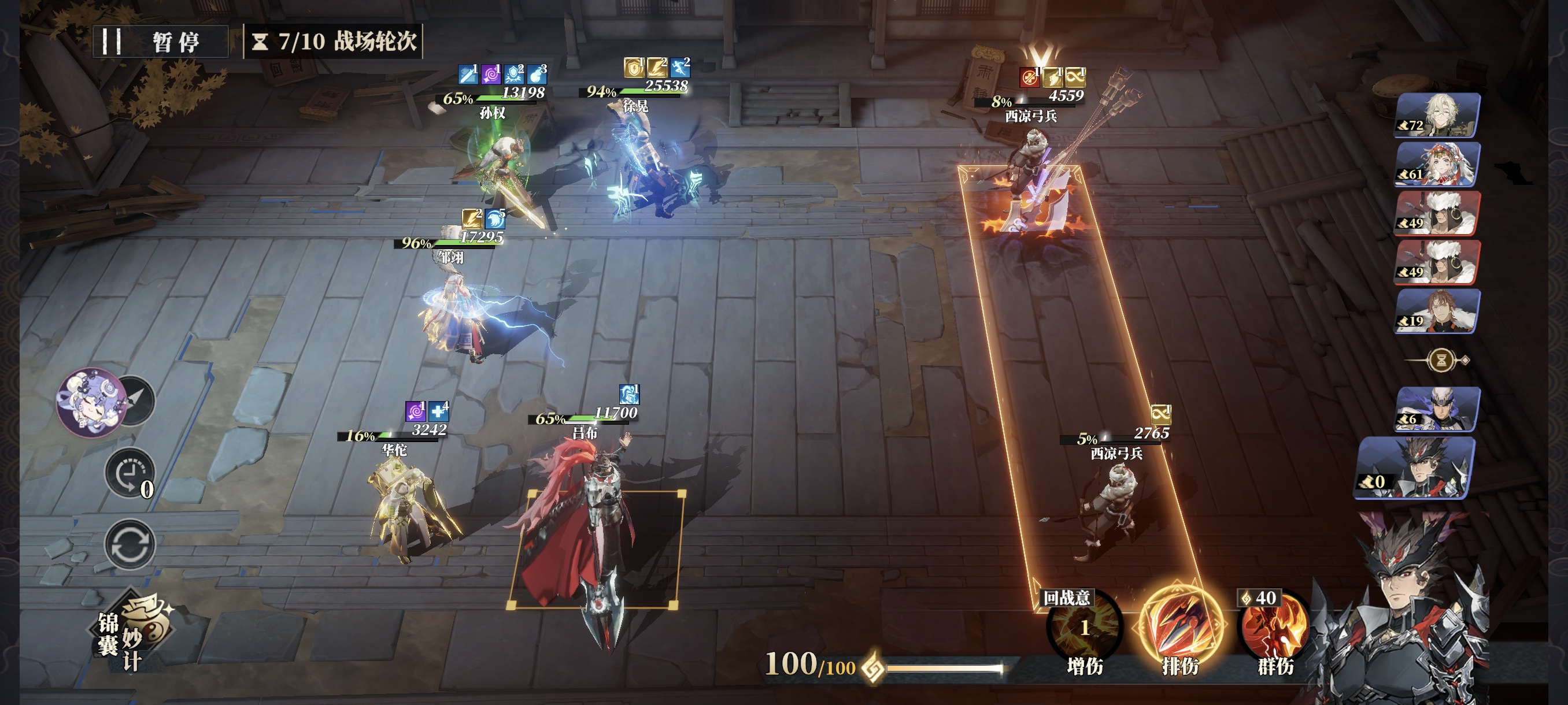Screen dimensions: 1568x705
Task: Tap the chibi character avatar icon
Action: click(91, 402)
